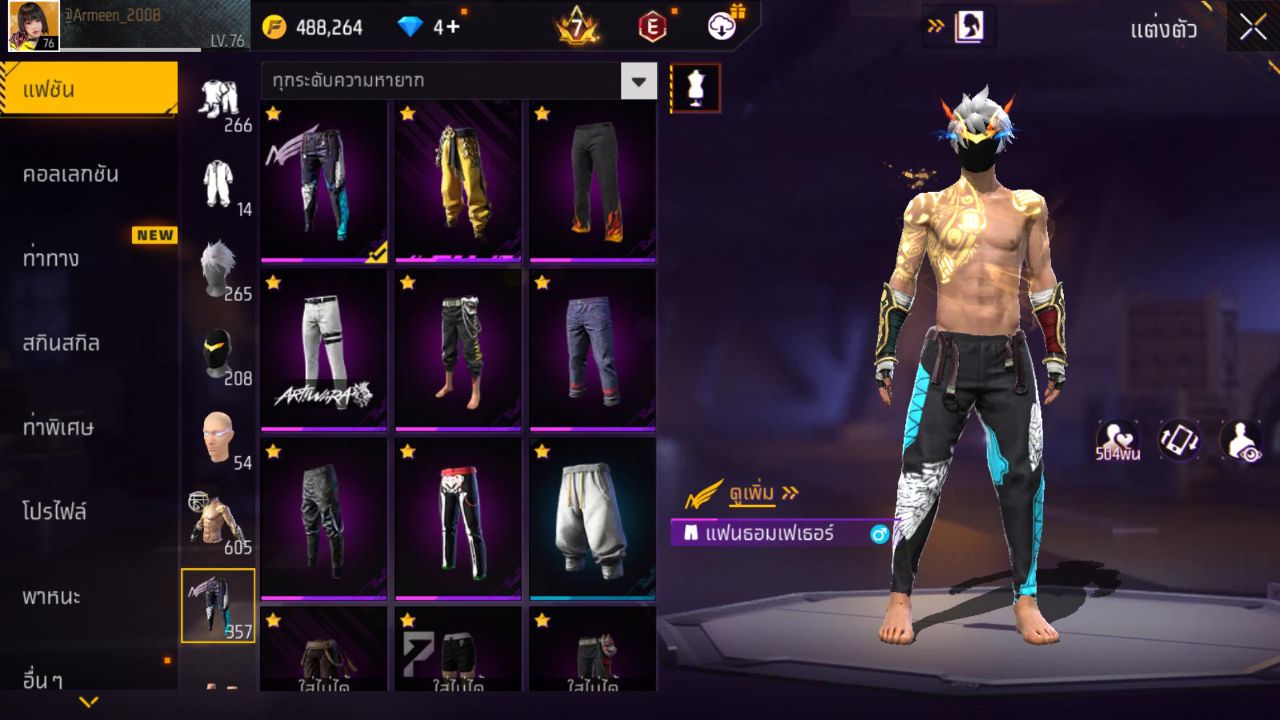The height and width of the screenshot is (720, 1280).
Task: Select the hair category icon
Action: pyautogui.click(x=218, y=268)
